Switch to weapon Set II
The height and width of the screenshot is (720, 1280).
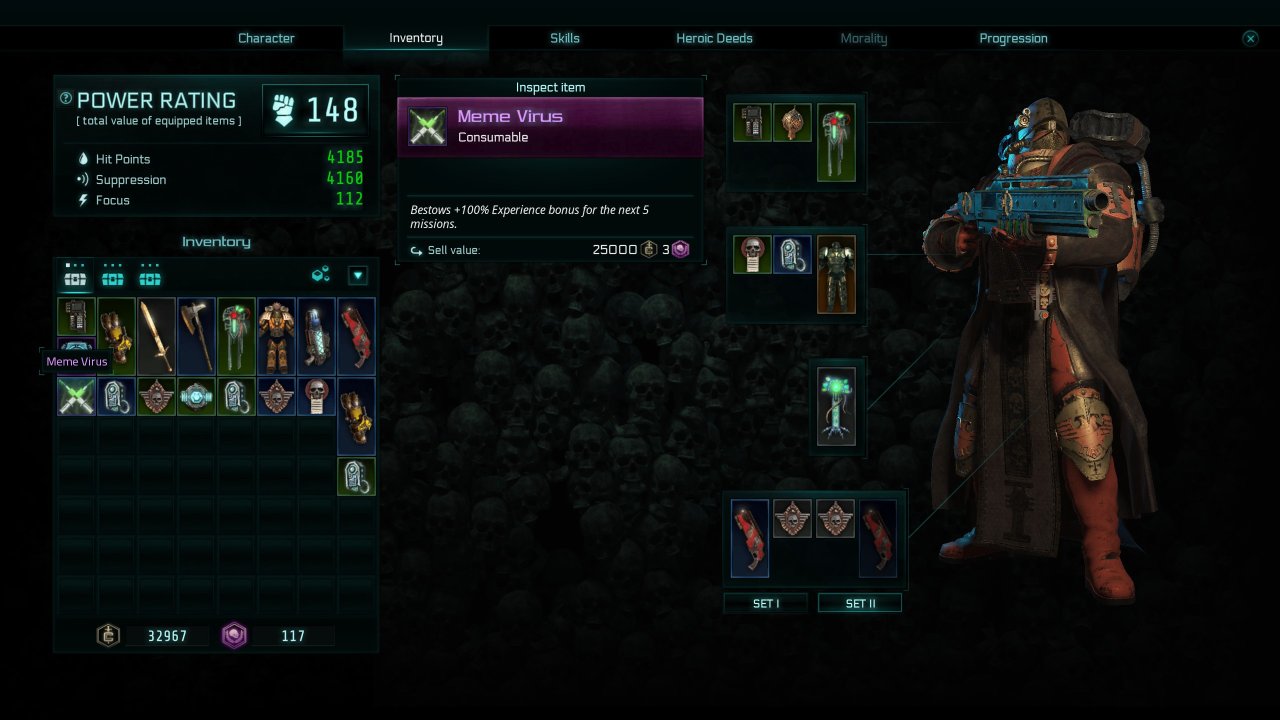pyautogui.click(x=859, y=603)
